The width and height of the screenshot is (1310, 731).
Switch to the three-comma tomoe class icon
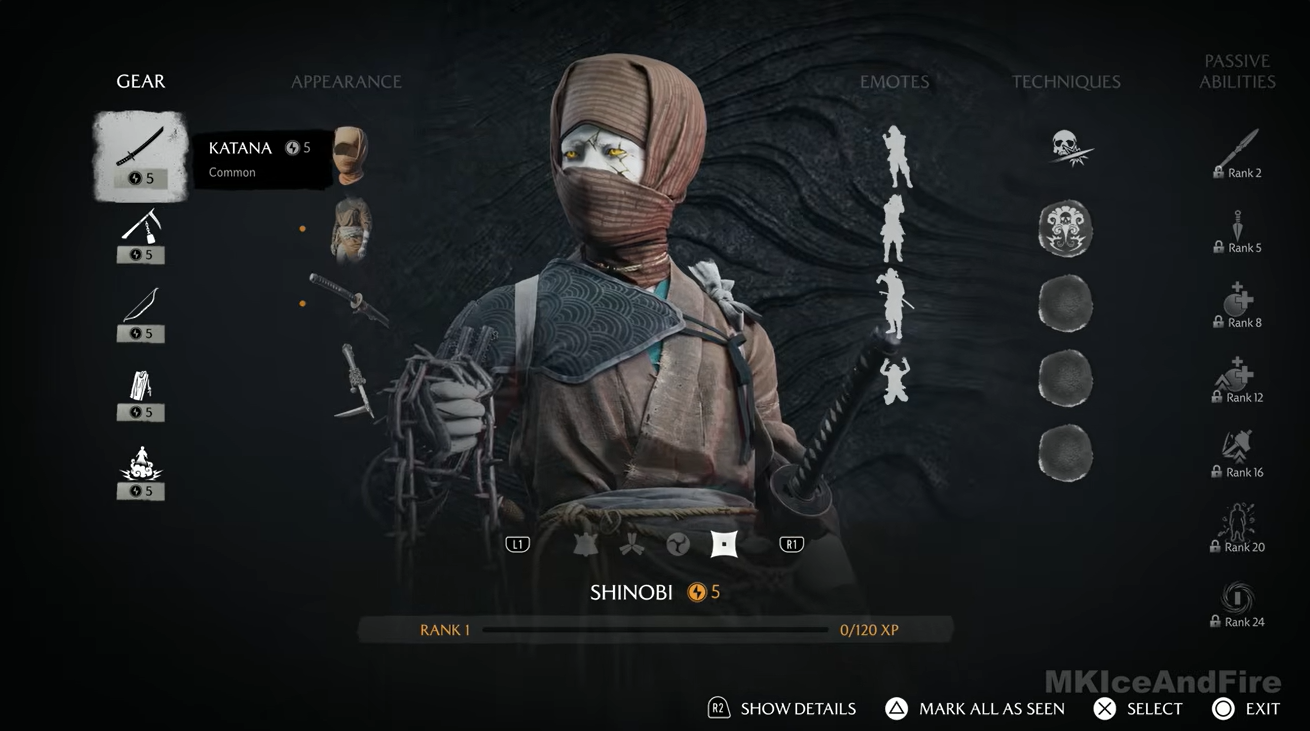(678, 544)
